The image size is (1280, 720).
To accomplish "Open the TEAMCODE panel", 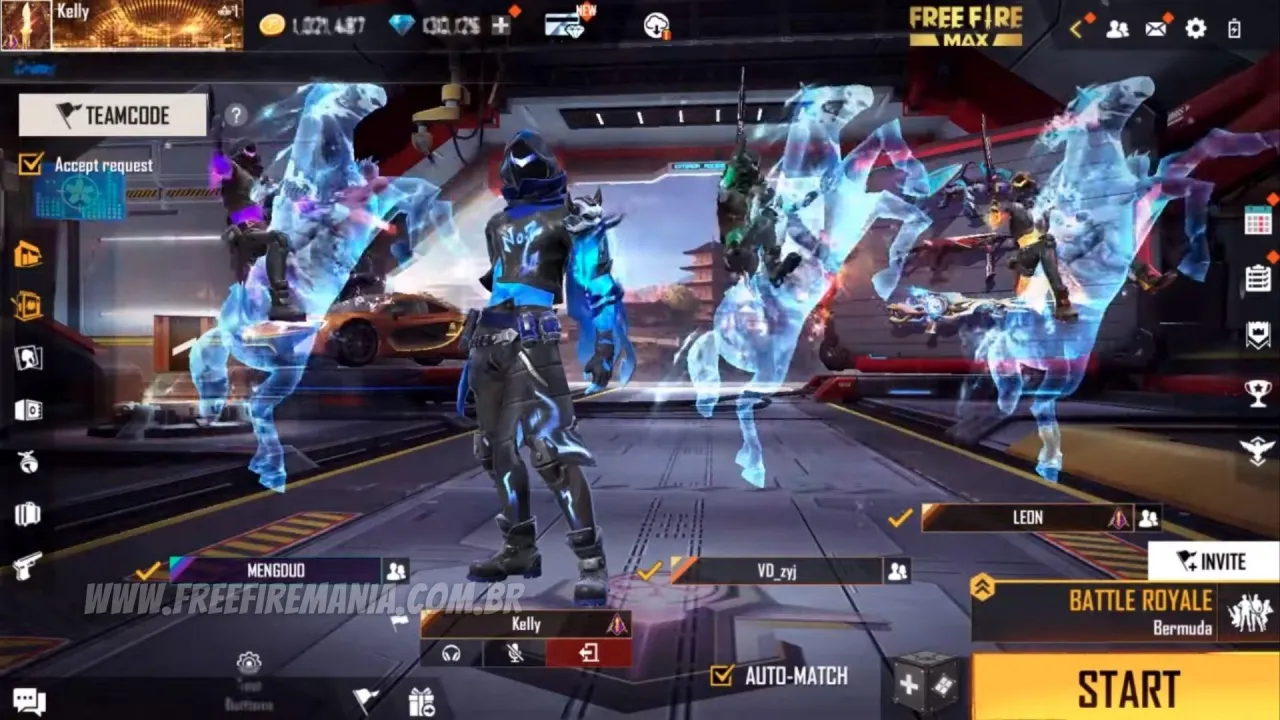I will [x=113, y=115].
